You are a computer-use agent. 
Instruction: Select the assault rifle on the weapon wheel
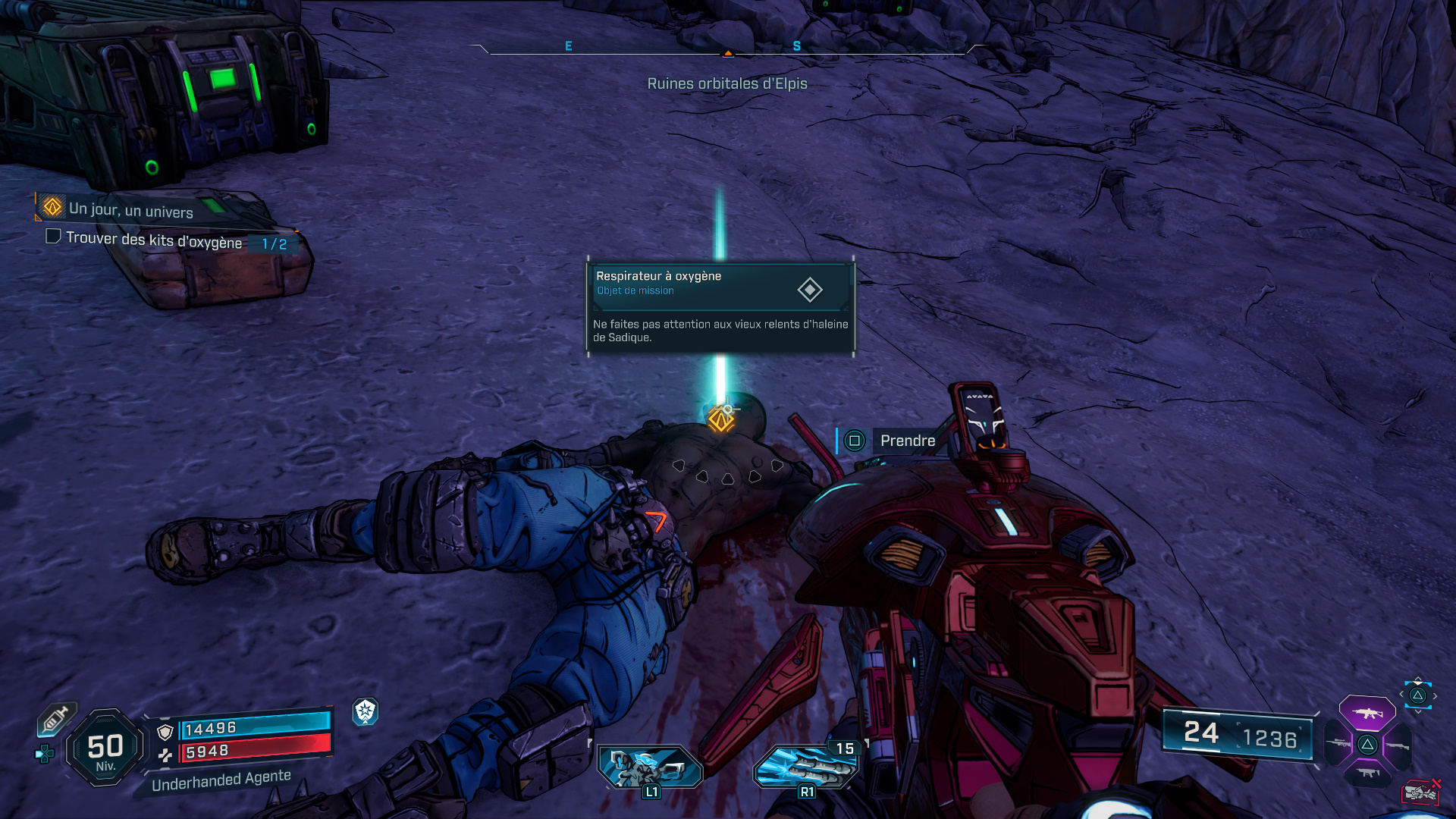[x=1368, y=713]
